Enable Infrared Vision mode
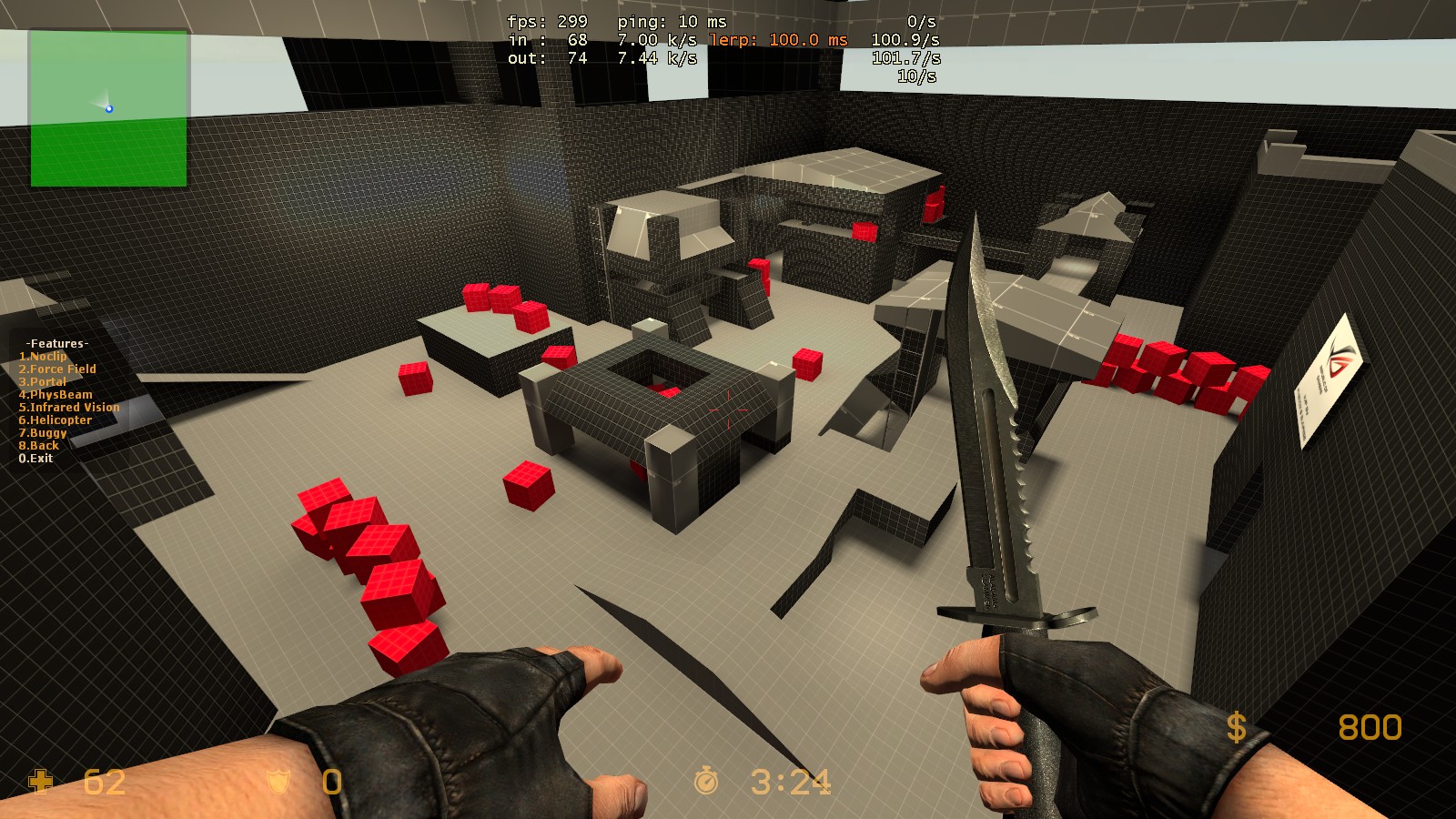 (x=68, y=407)
